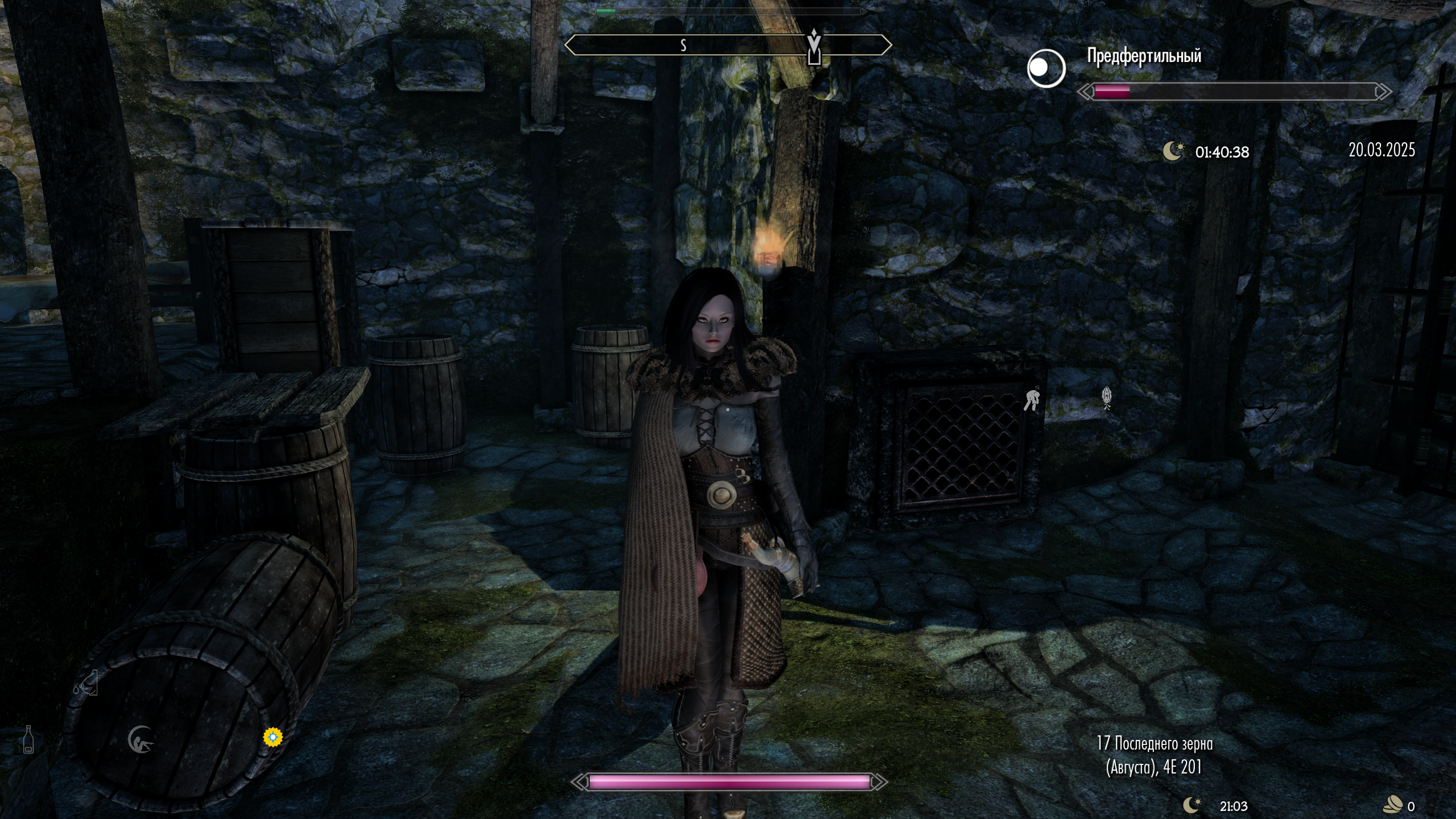Image resolution: width=1456 pixels, height=819 pixels.
Task: Click the gold coin pouch icon
Action: pos(1393,805)
